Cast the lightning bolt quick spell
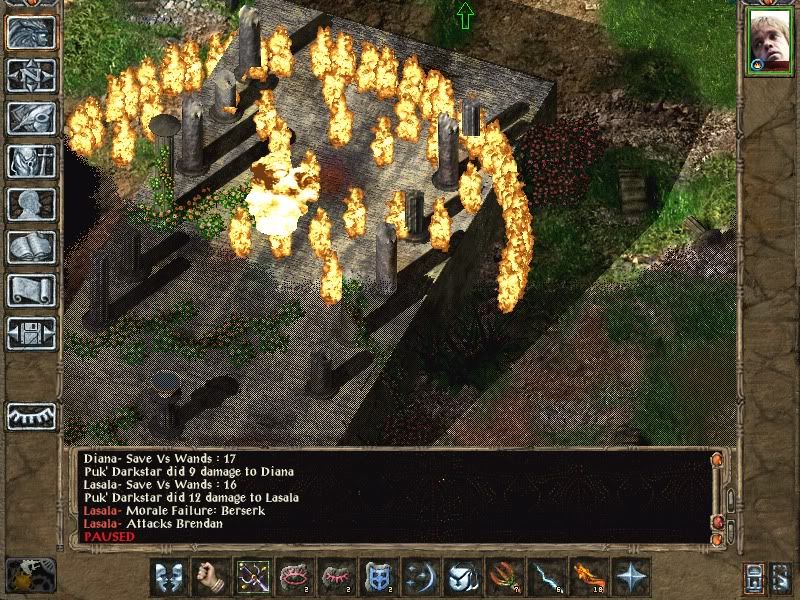The image size is (800, 600). coord(544,577)
